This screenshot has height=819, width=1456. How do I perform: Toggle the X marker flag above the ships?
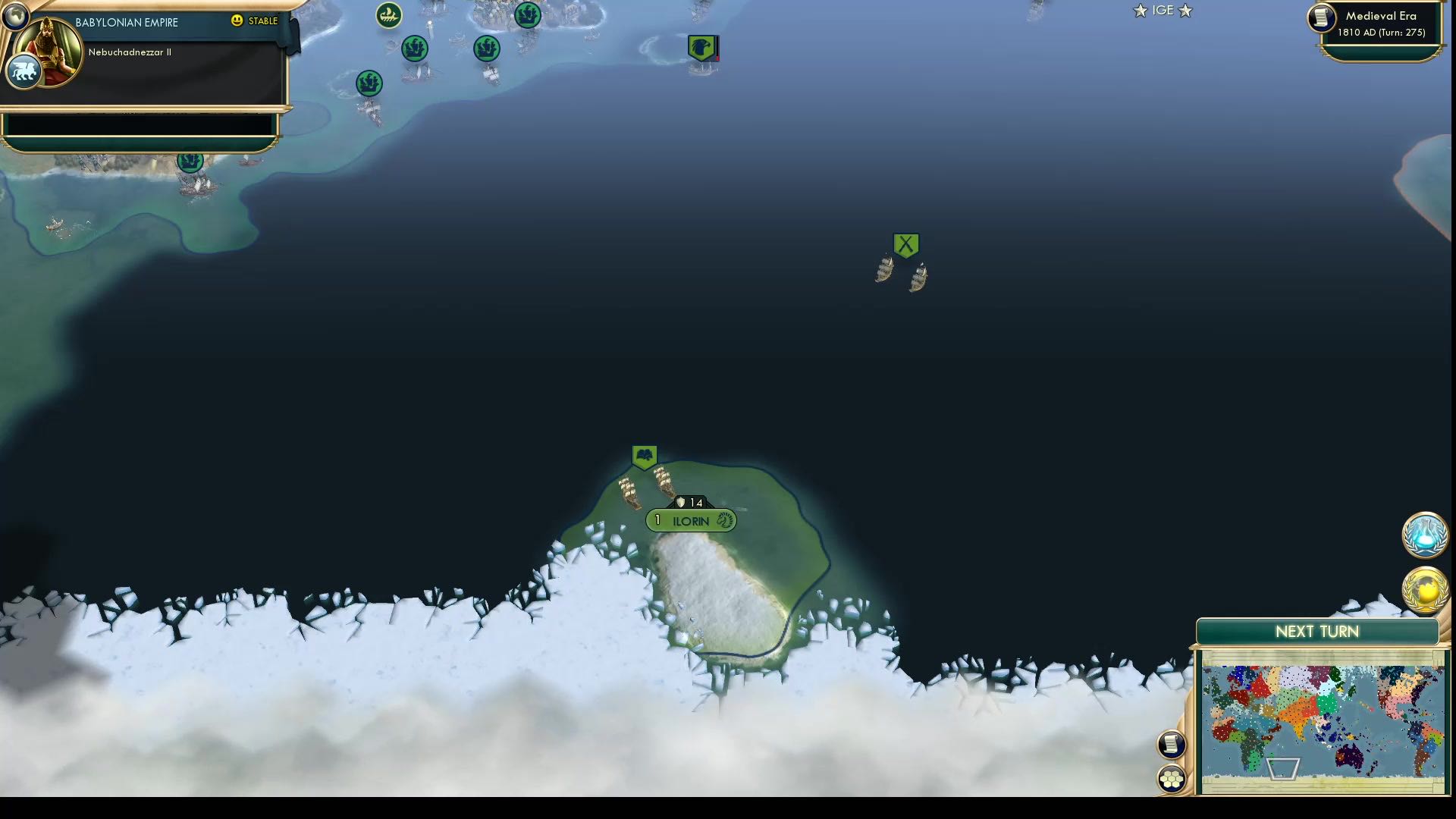pos(907,244)
